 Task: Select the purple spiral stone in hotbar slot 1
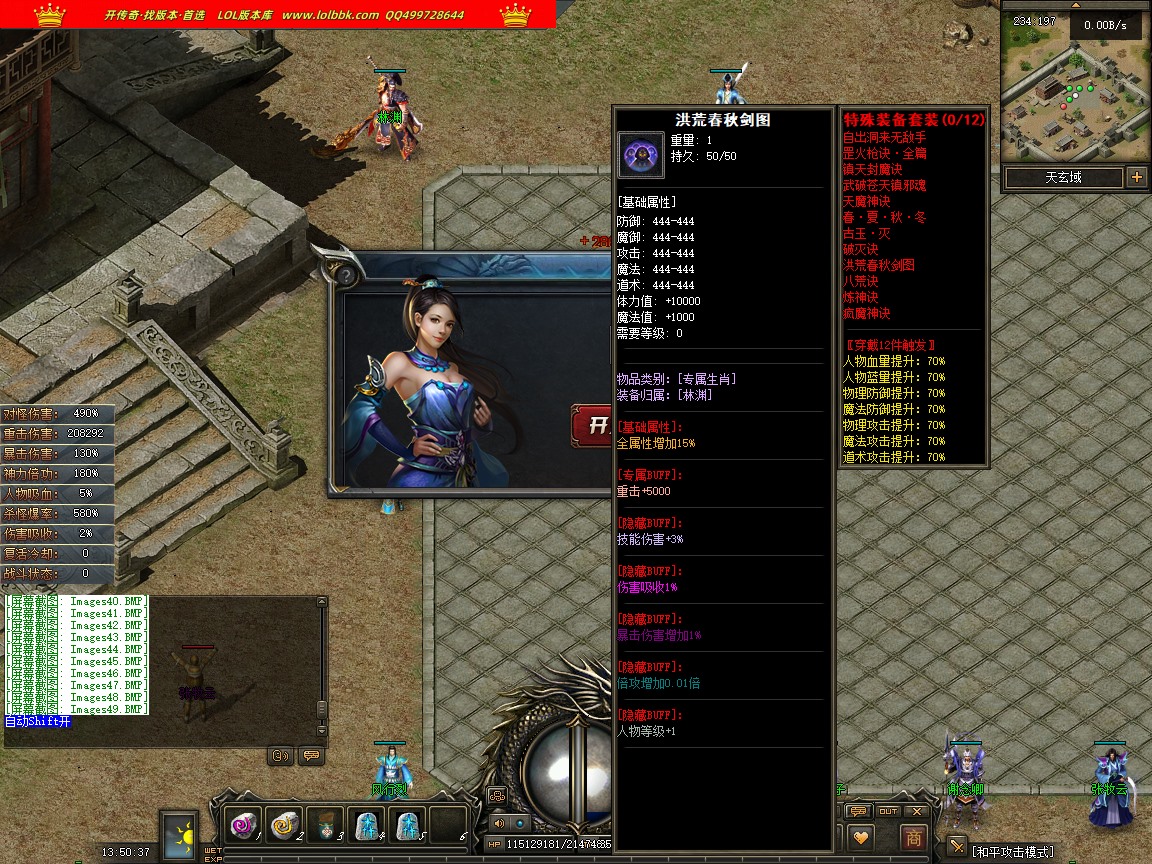pyautogui.click(x=243, y=825)
